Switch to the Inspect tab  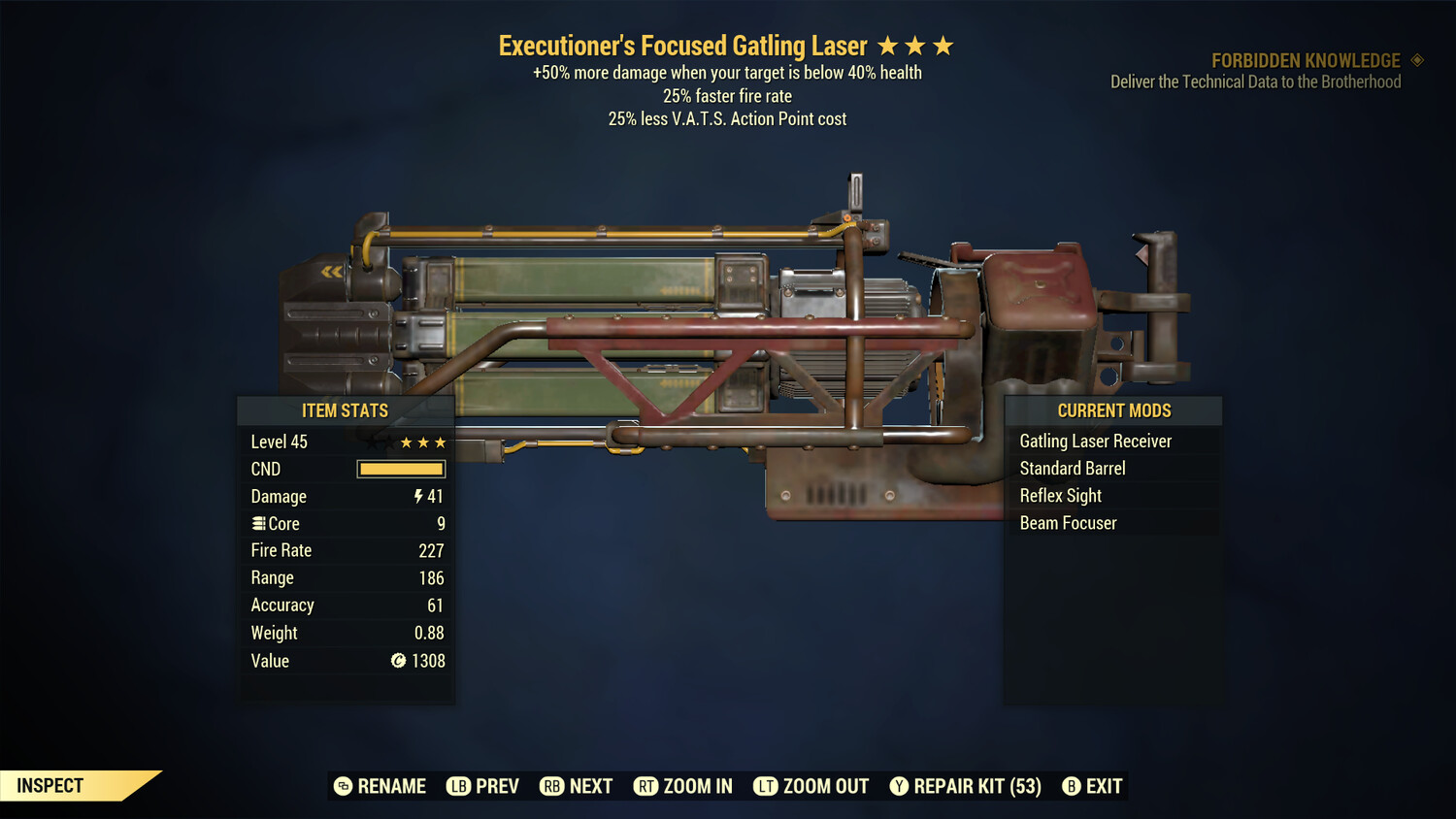click(49, 786)
